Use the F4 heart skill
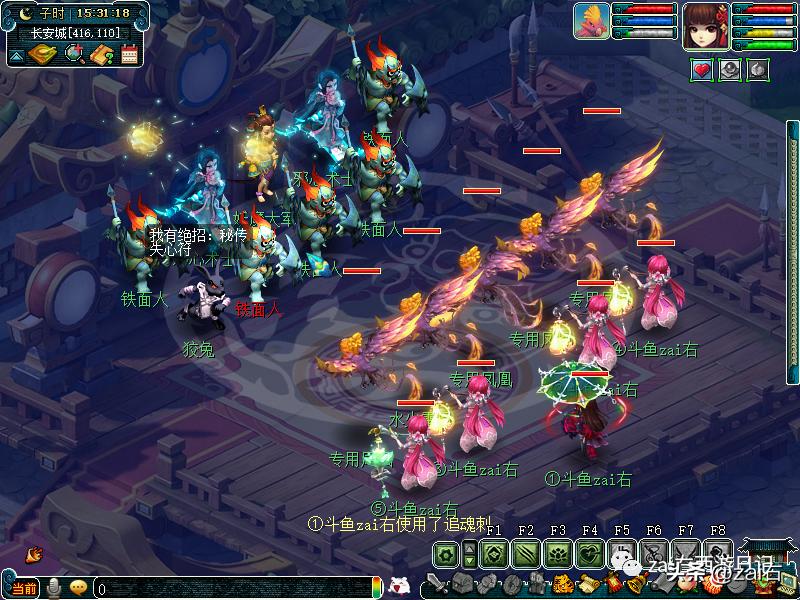The width and height of the screenshot is (800, 600). click(x=590, y=553)
